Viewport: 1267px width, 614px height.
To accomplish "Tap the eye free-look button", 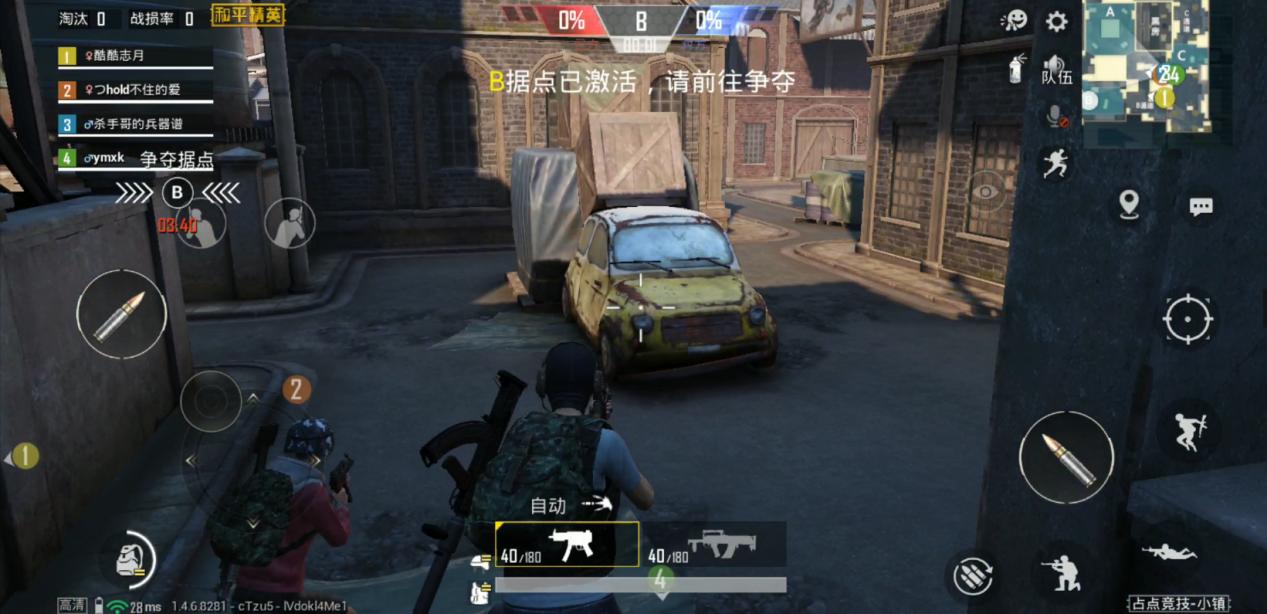I will click(x=986, y=192).
